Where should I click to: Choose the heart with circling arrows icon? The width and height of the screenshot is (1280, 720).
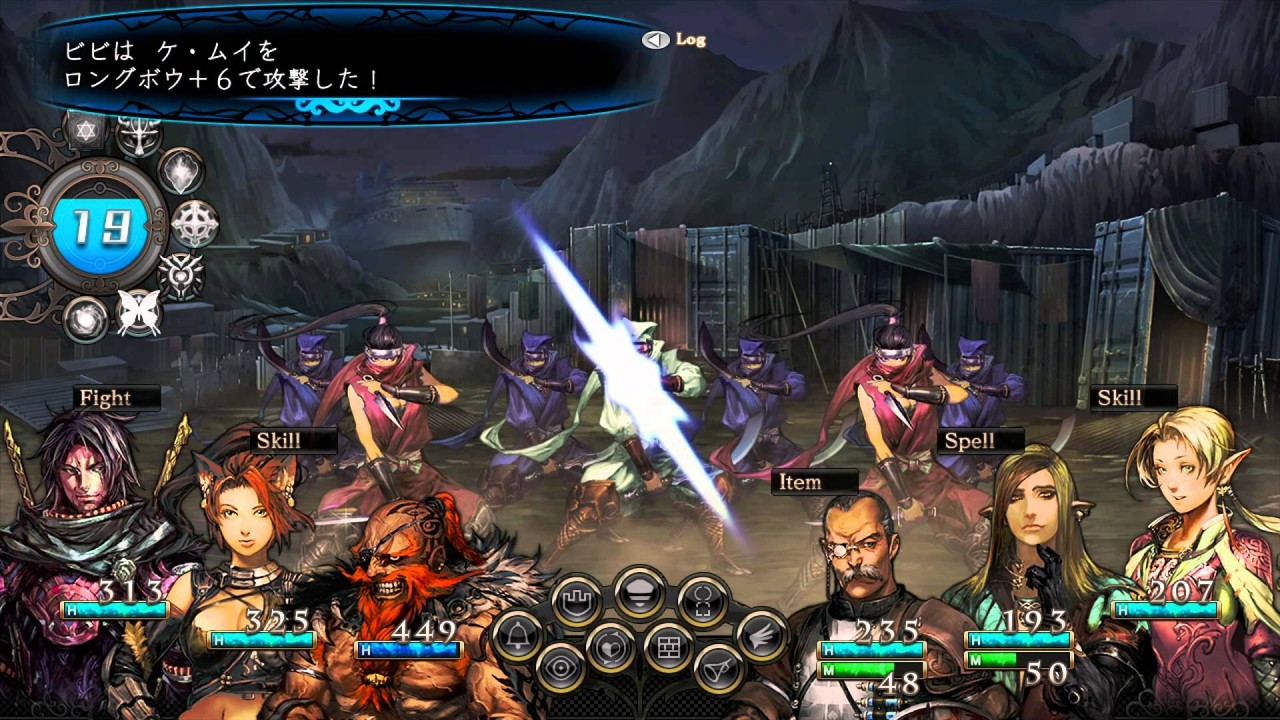610,646
